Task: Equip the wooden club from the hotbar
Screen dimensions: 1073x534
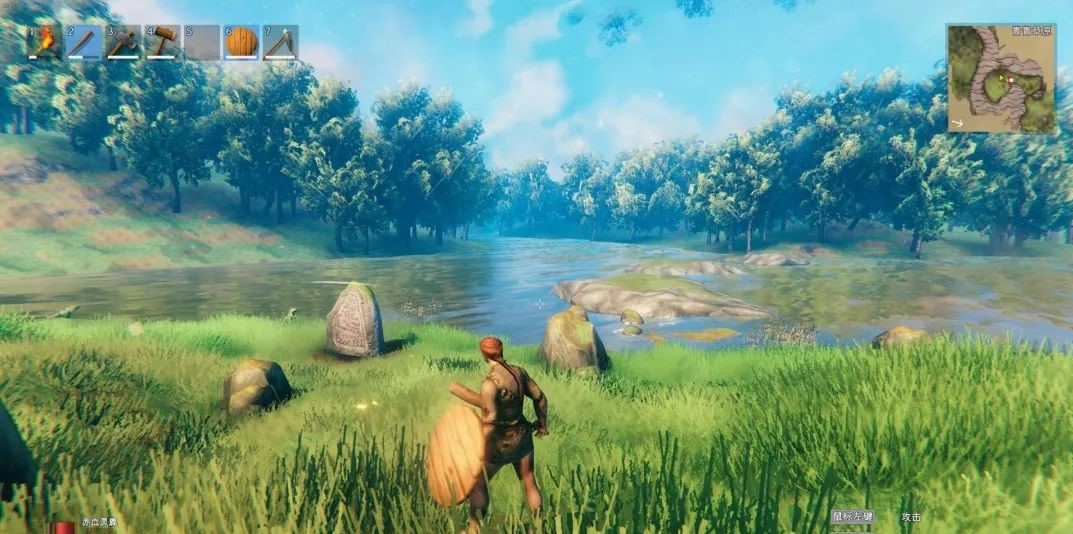Action: coord(84,42)
